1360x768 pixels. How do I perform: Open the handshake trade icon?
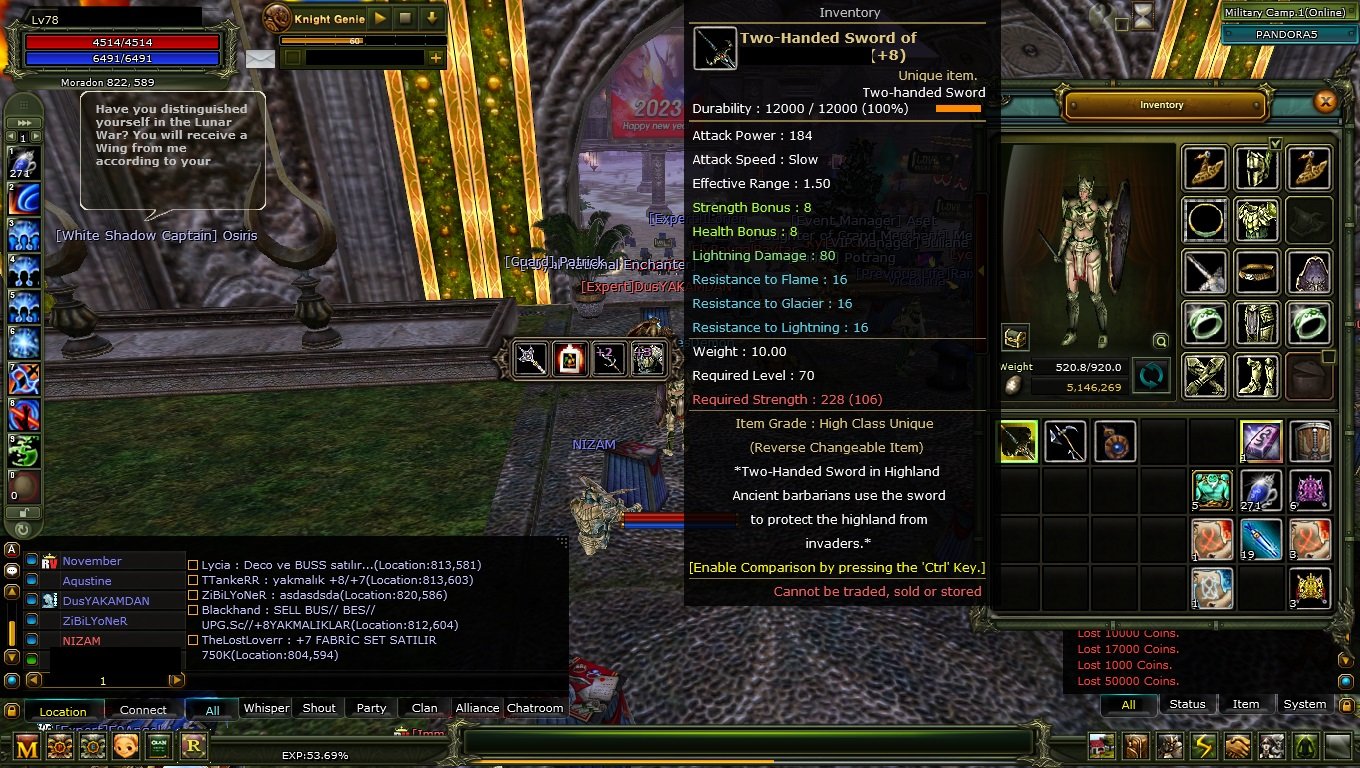click(1237, 746)
